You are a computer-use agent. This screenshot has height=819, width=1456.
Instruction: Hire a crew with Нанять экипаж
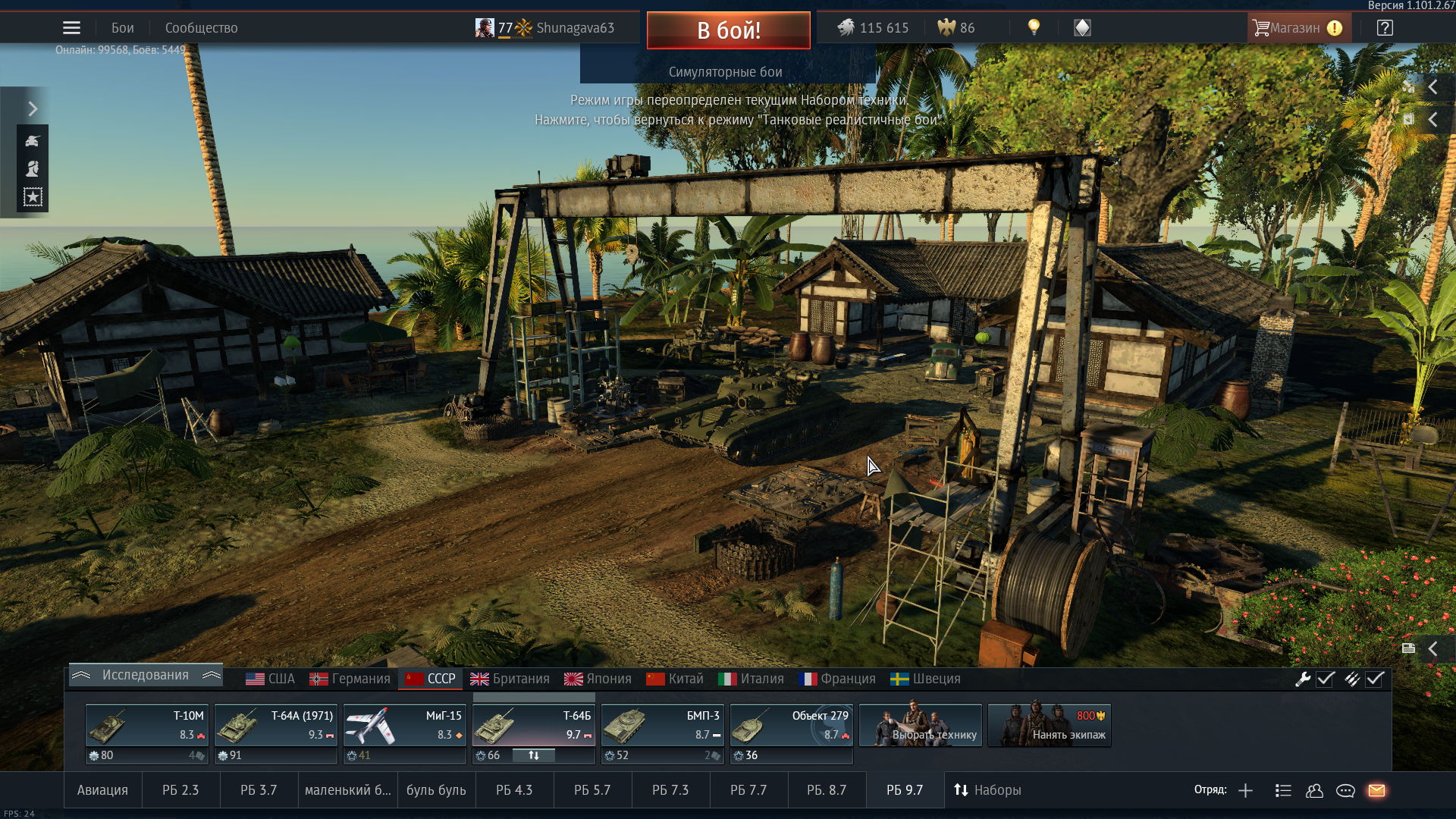point(1050,726)
